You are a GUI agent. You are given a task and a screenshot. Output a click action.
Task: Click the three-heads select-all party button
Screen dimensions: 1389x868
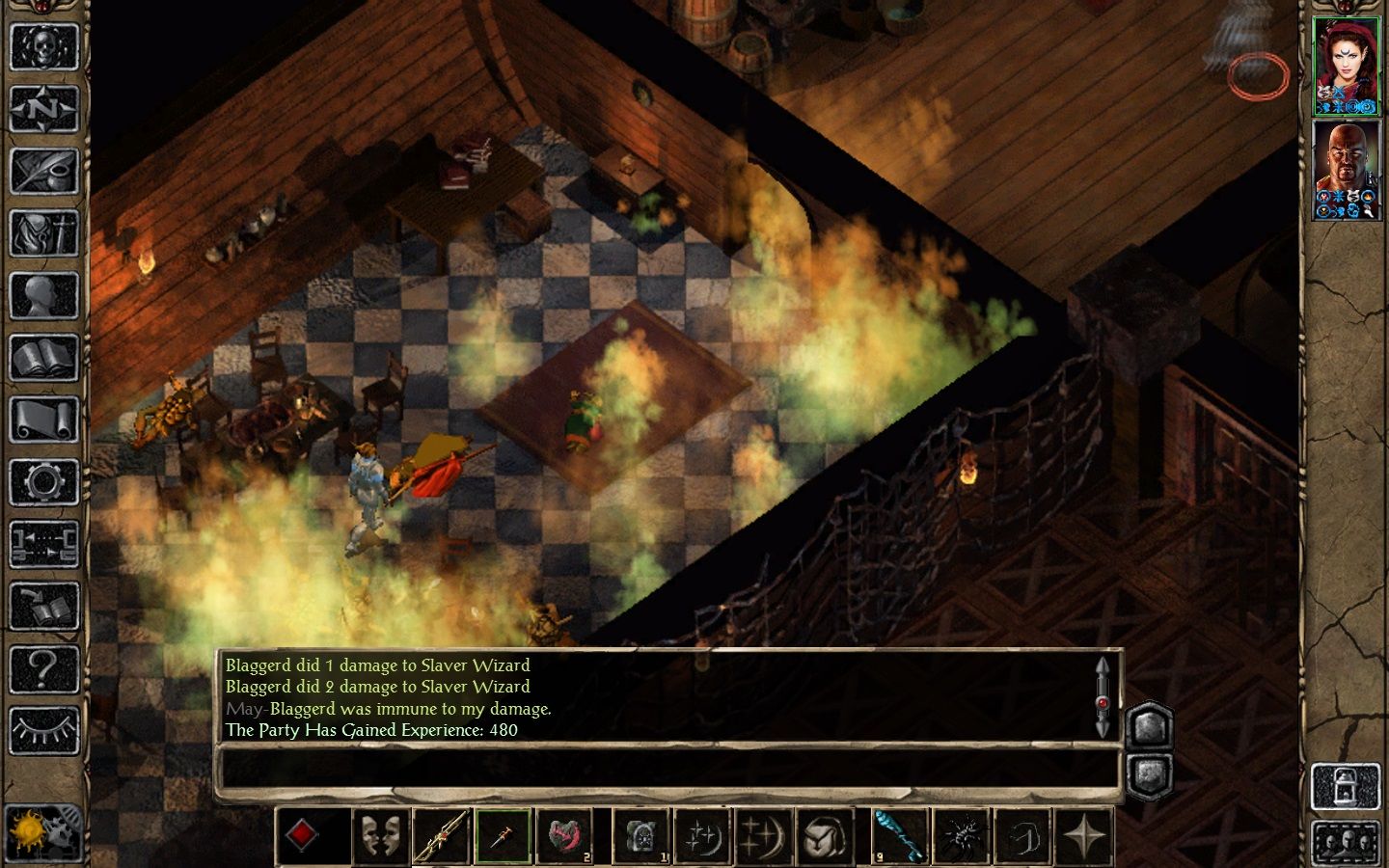click(1347, 843)
